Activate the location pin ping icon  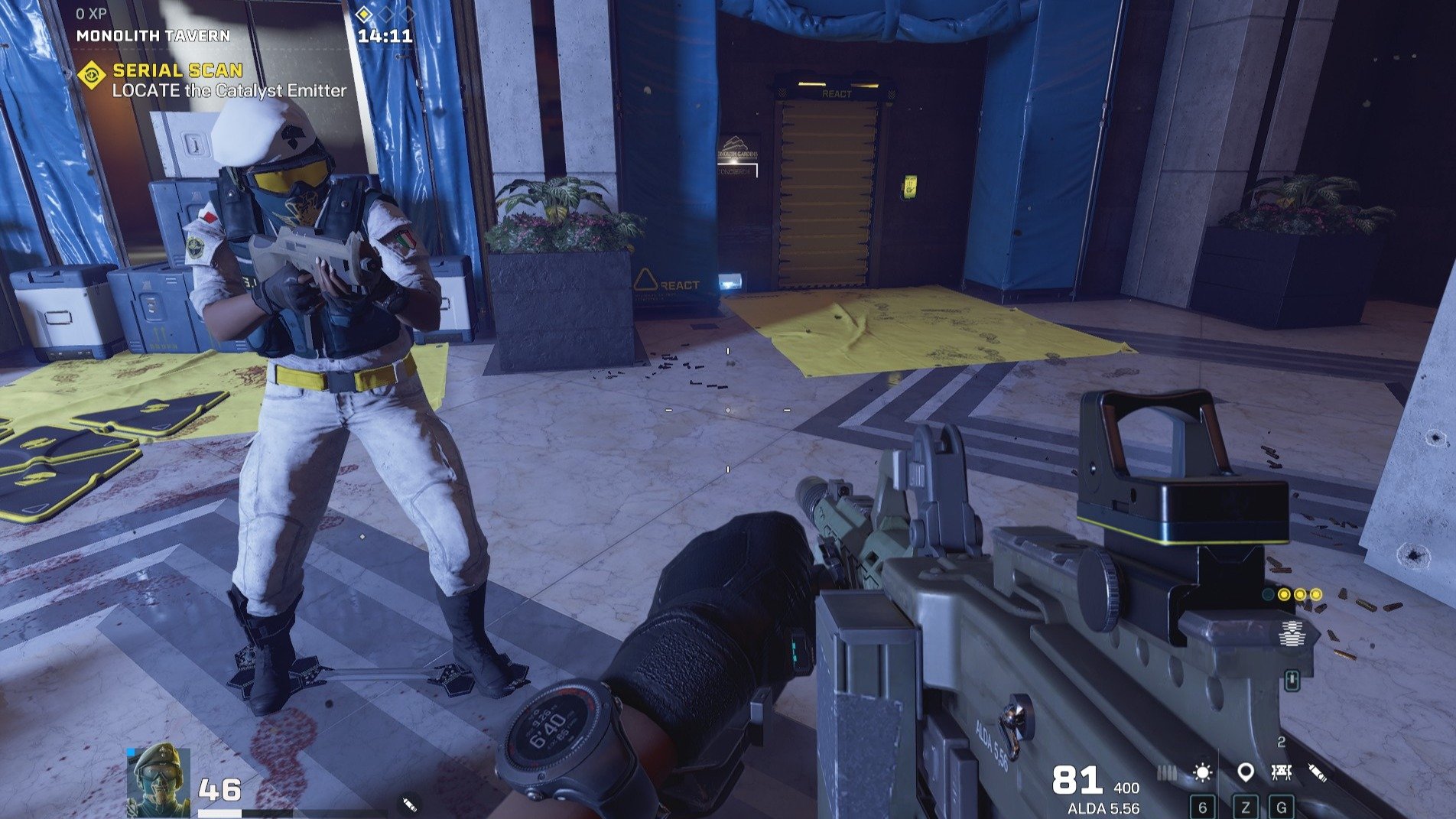1245,773
